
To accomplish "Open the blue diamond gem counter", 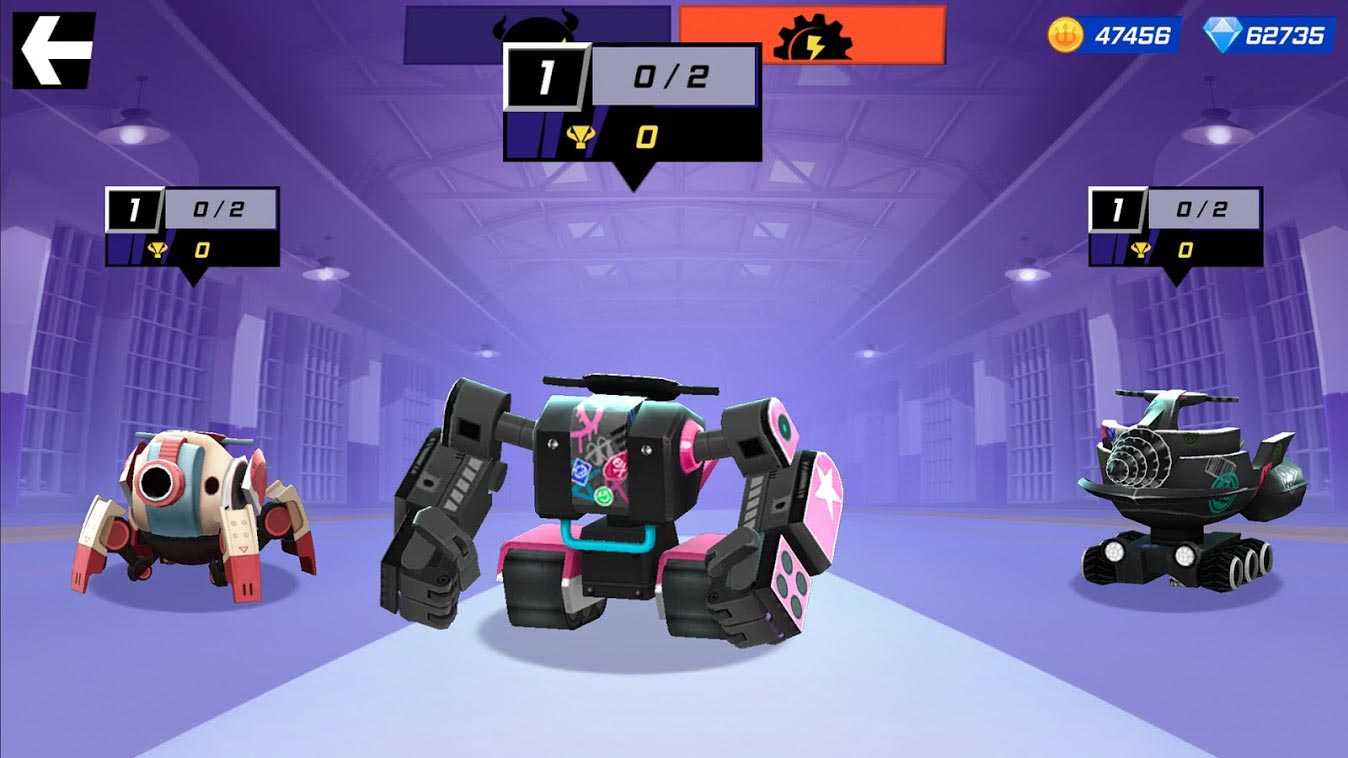I will point(1267,36).
